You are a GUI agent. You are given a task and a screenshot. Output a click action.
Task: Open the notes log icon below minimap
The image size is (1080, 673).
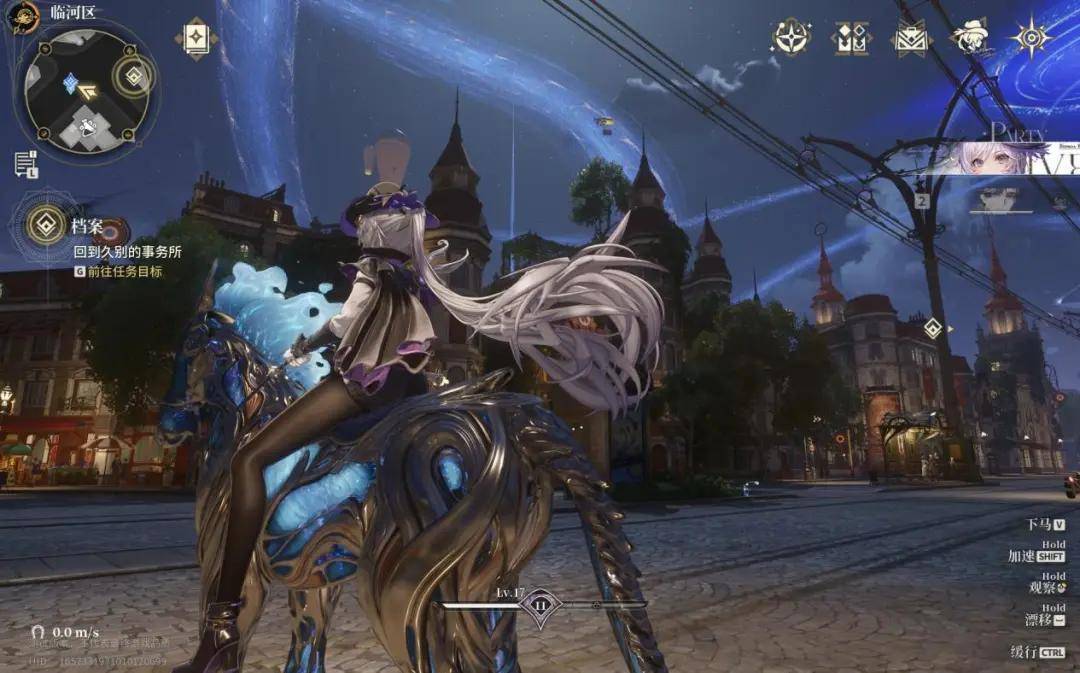coord(25,164)
